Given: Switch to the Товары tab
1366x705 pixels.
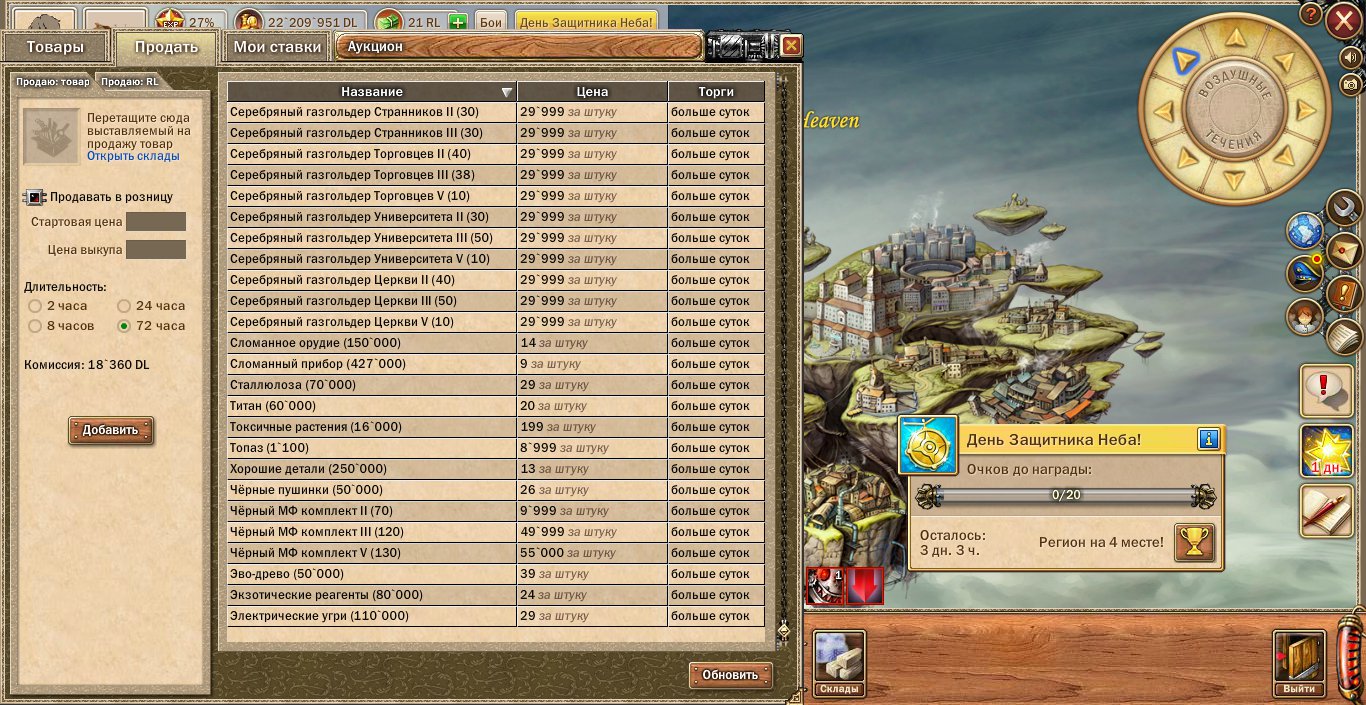Looking at the screenshot, I should tap(55, 47).
